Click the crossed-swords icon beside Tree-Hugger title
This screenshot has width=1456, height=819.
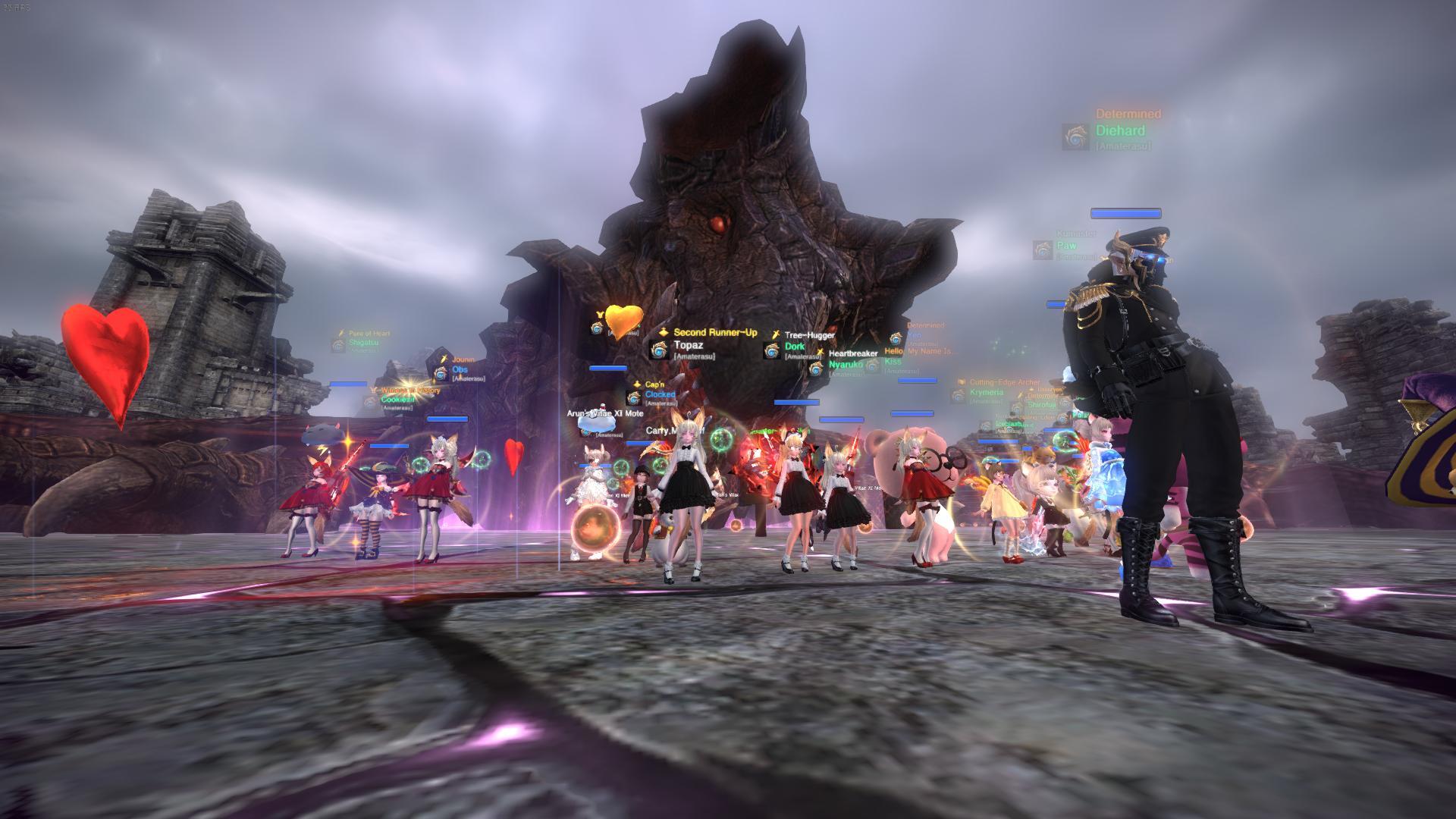click(x=776, y=333)
